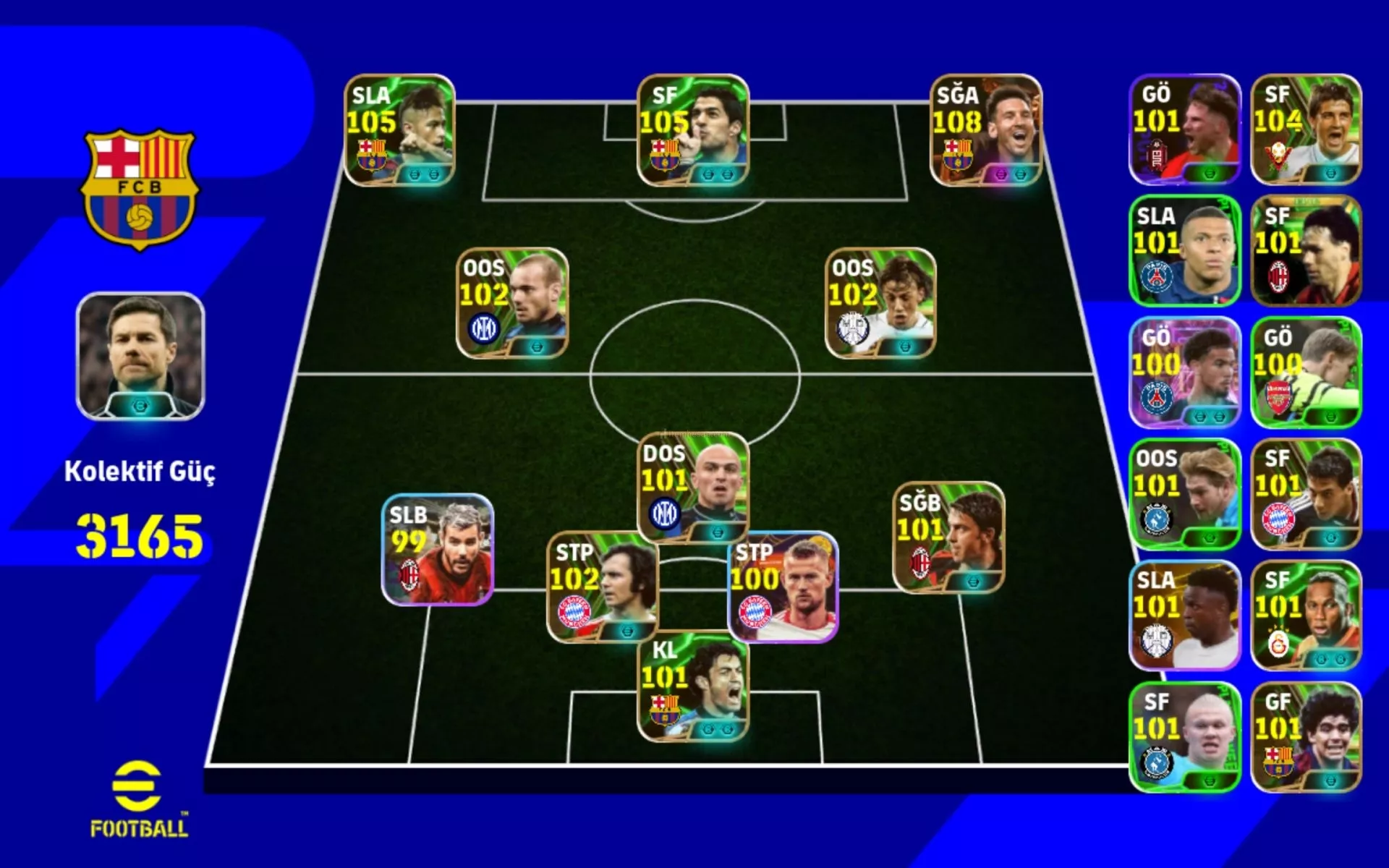
Task: Select the SĞB 101 right back card
Action: (948, 537)
